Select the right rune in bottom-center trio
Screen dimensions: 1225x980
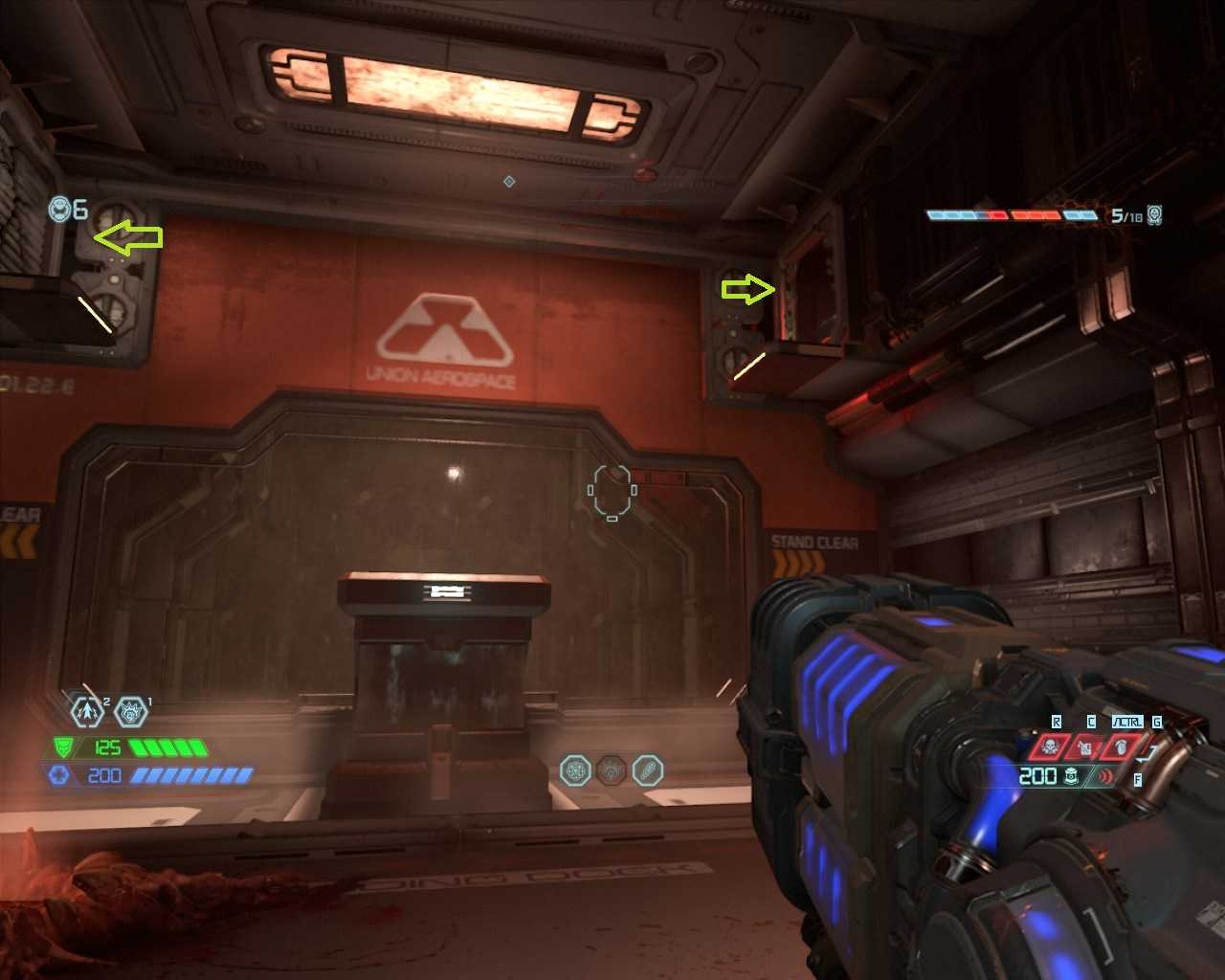coord(648,769)
